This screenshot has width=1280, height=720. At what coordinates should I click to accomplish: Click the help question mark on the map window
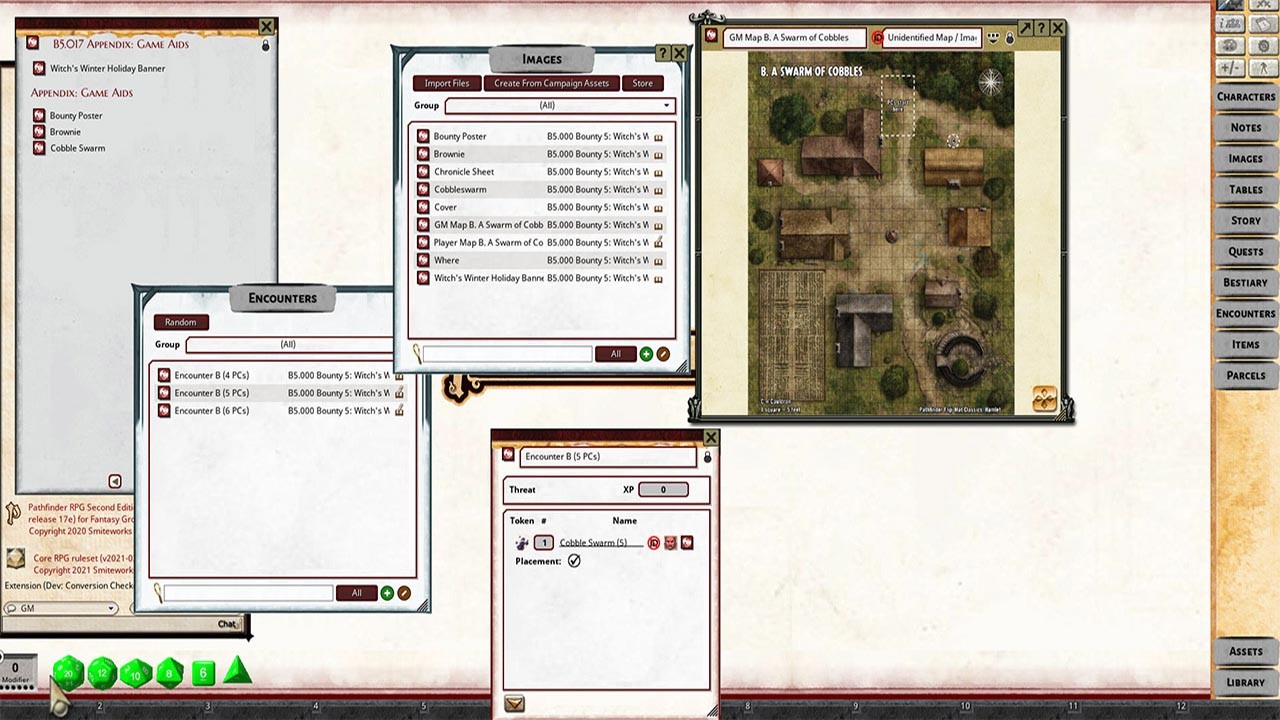[1040, 29]
